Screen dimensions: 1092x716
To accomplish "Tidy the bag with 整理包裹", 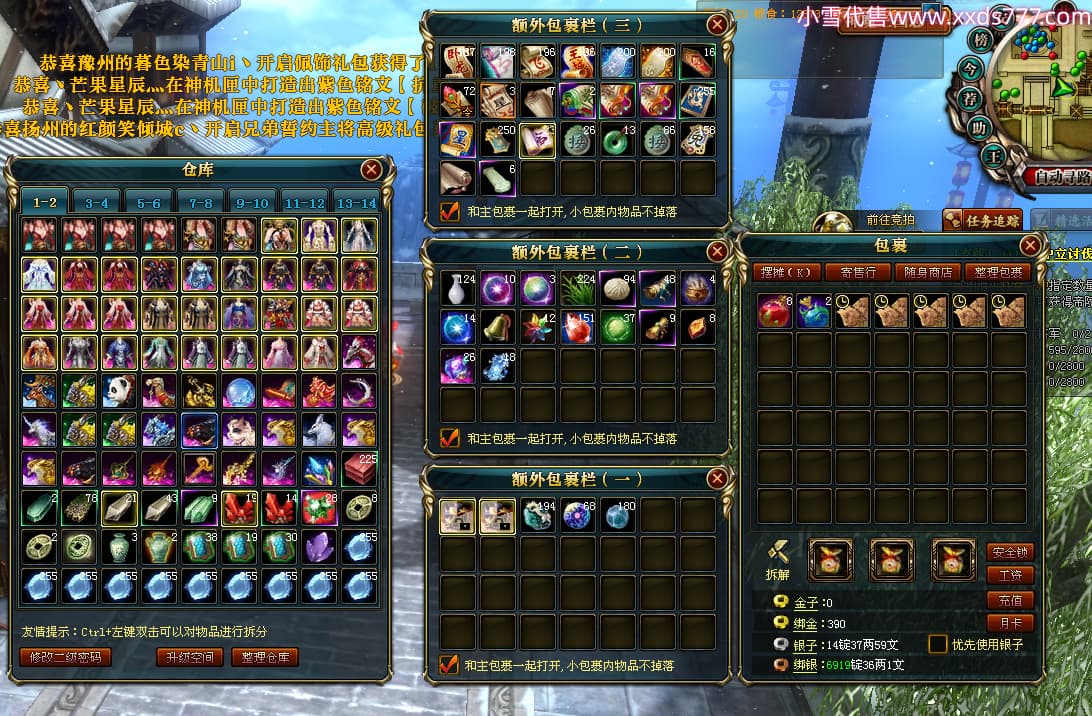I will (999, 272).
